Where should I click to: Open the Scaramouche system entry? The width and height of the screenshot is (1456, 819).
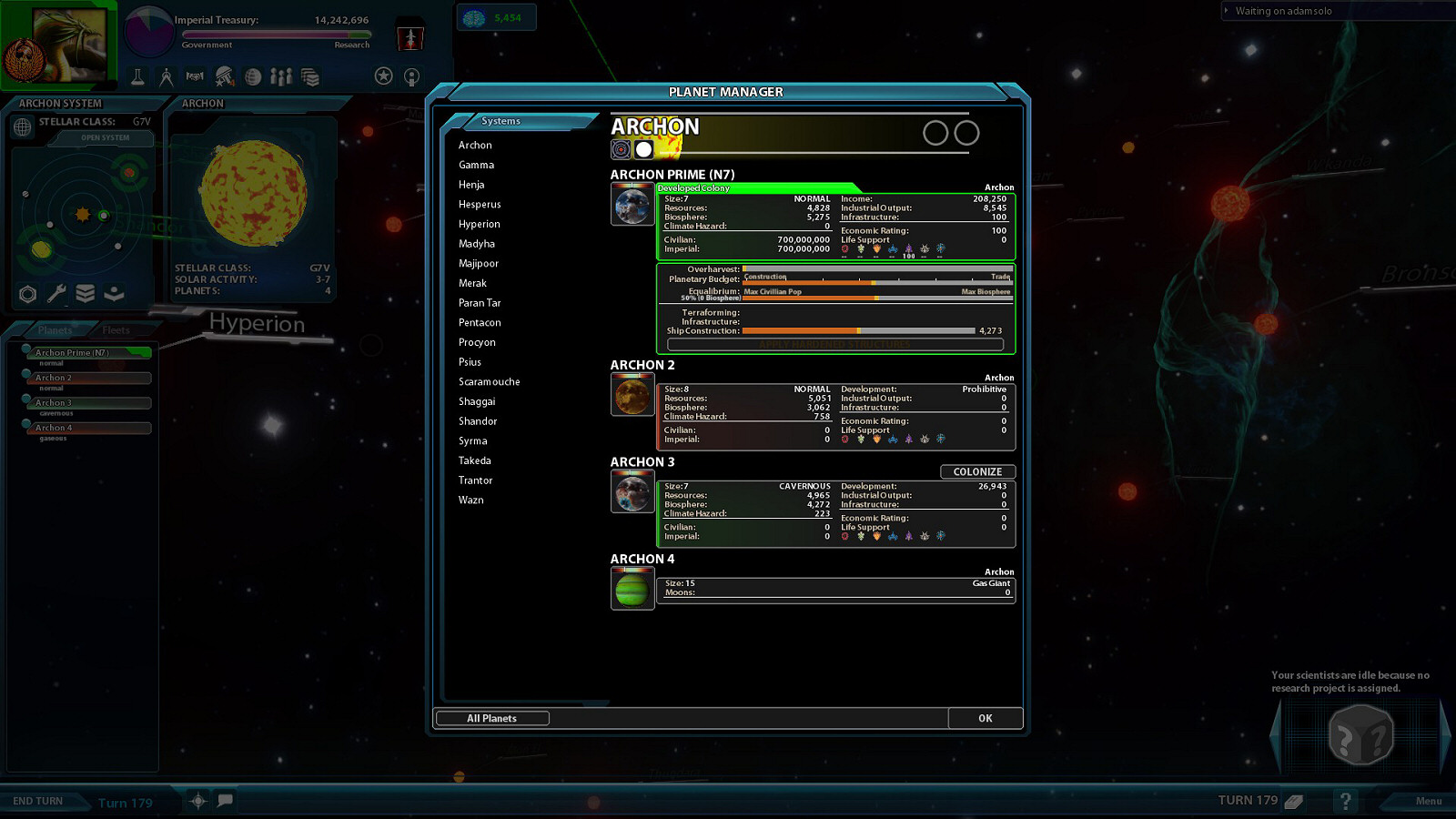[489, 381]
